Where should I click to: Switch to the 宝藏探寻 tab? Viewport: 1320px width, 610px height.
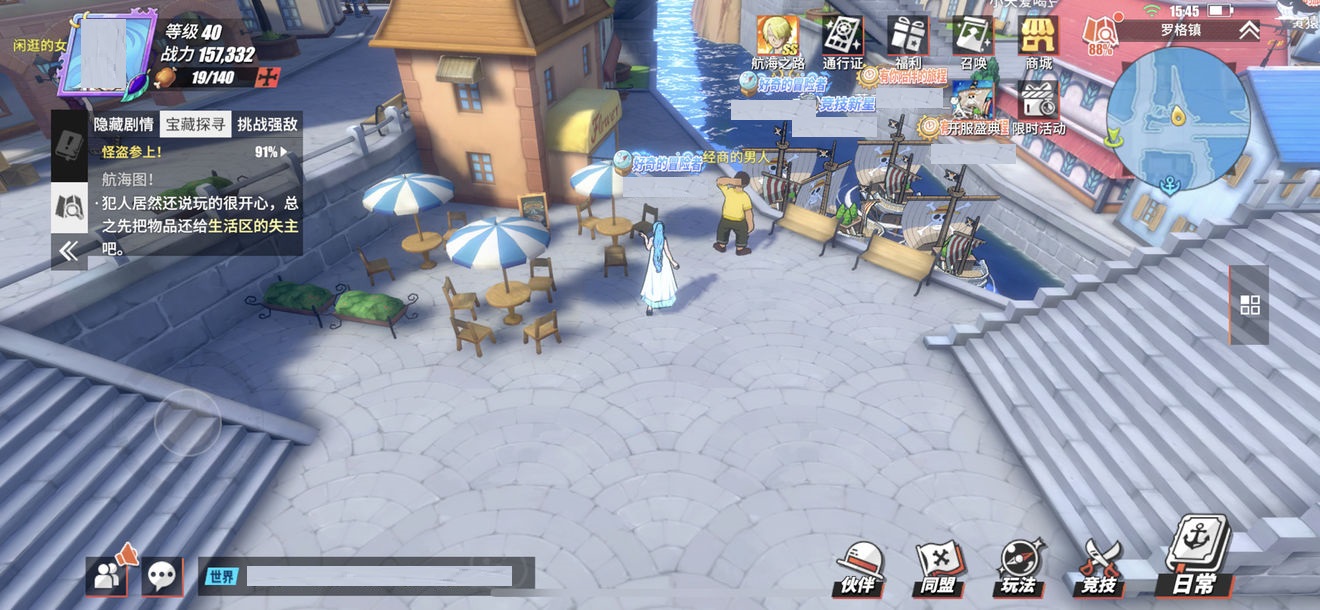tap(195, 125)
